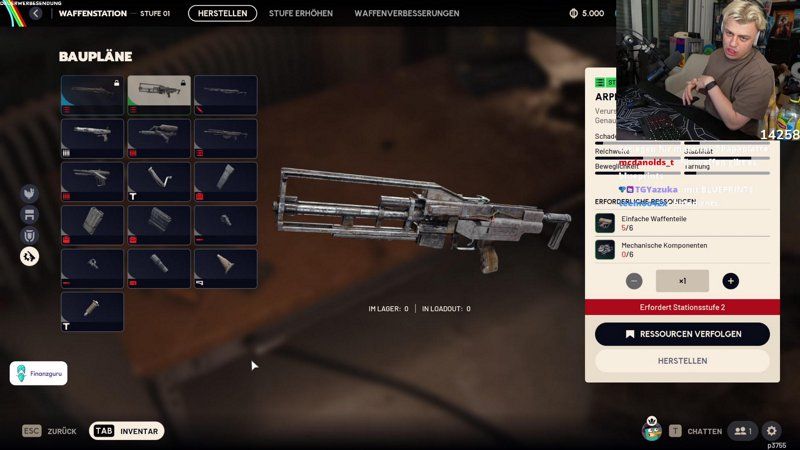Select the shield category icon on the sidebar
800x450 pixels.
[x=30, y=235]
